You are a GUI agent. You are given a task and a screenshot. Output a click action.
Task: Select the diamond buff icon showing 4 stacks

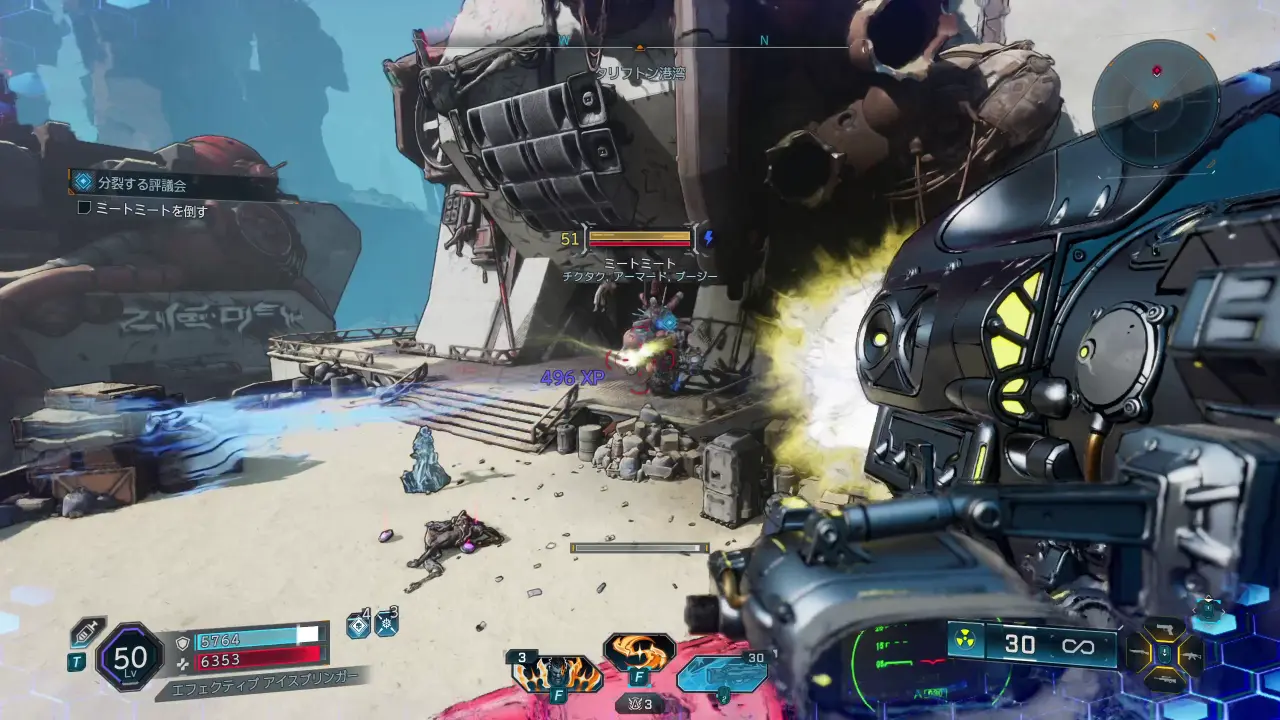(358, 625)
